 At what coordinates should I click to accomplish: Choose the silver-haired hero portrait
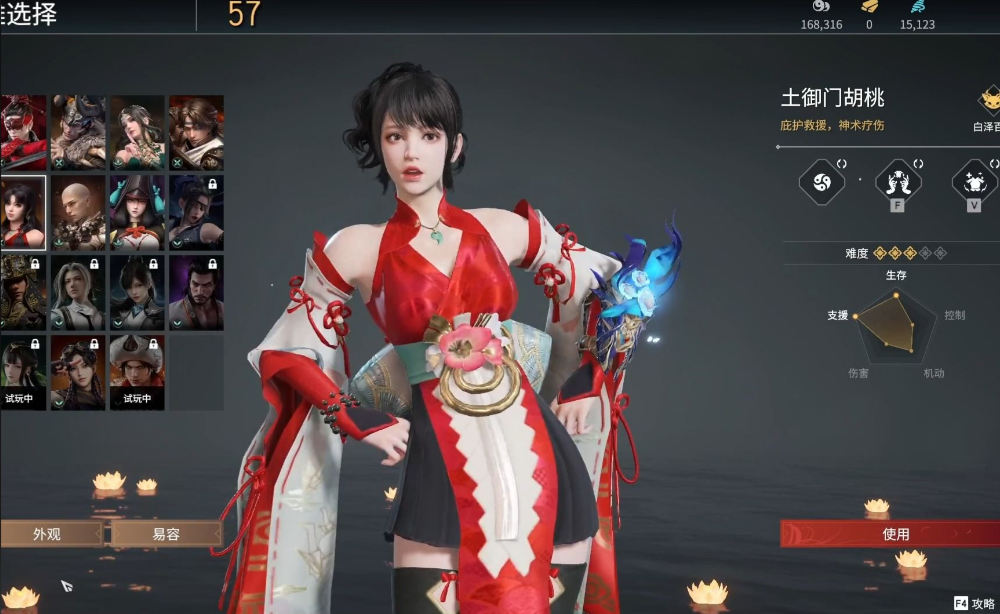(x=78, y=292)
